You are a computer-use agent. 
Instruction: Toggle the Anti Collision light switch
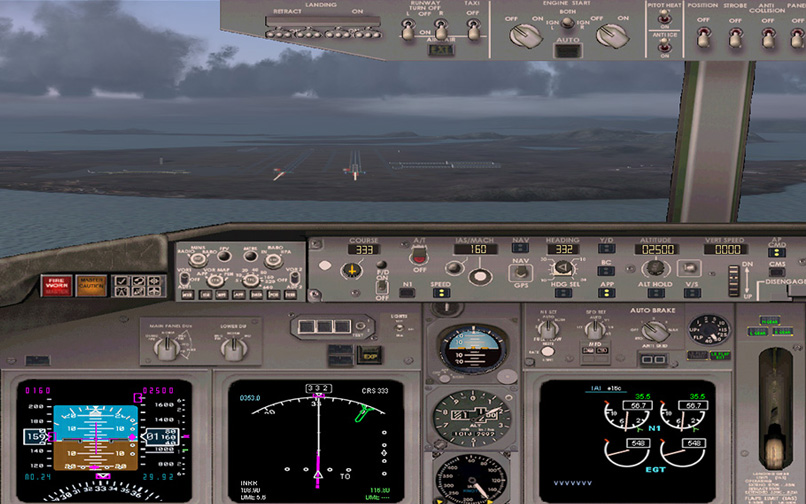coord(768,37)
